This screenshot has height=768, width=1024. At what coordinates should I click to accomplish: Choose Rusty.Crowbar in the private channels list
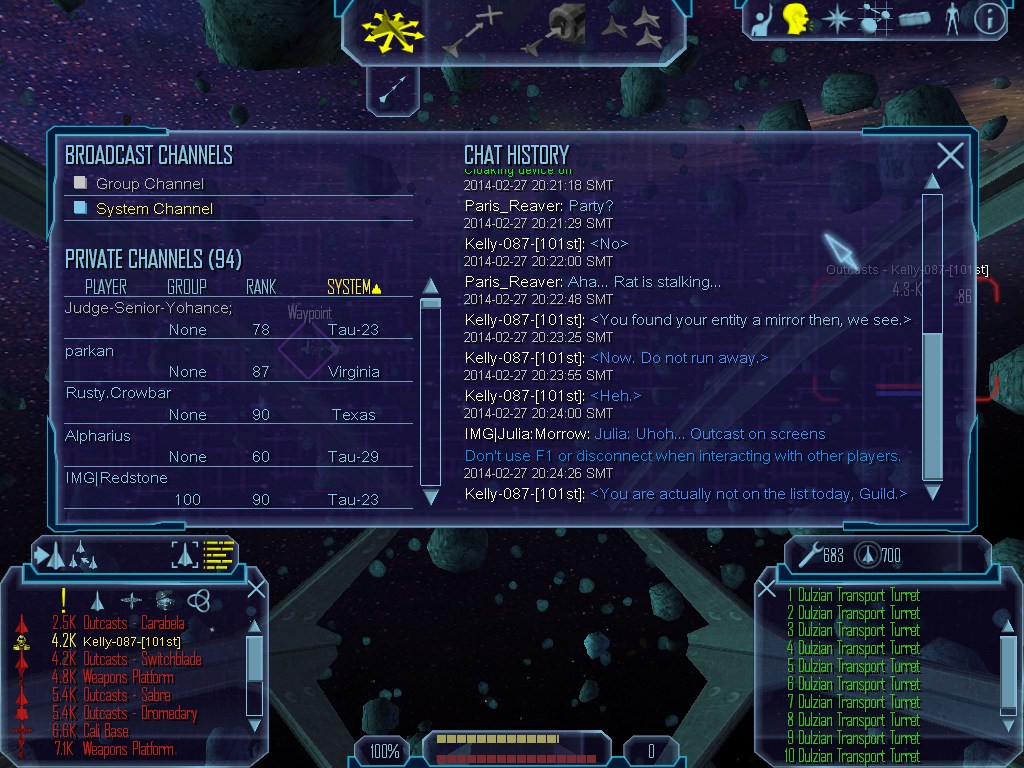pos(104,393)
